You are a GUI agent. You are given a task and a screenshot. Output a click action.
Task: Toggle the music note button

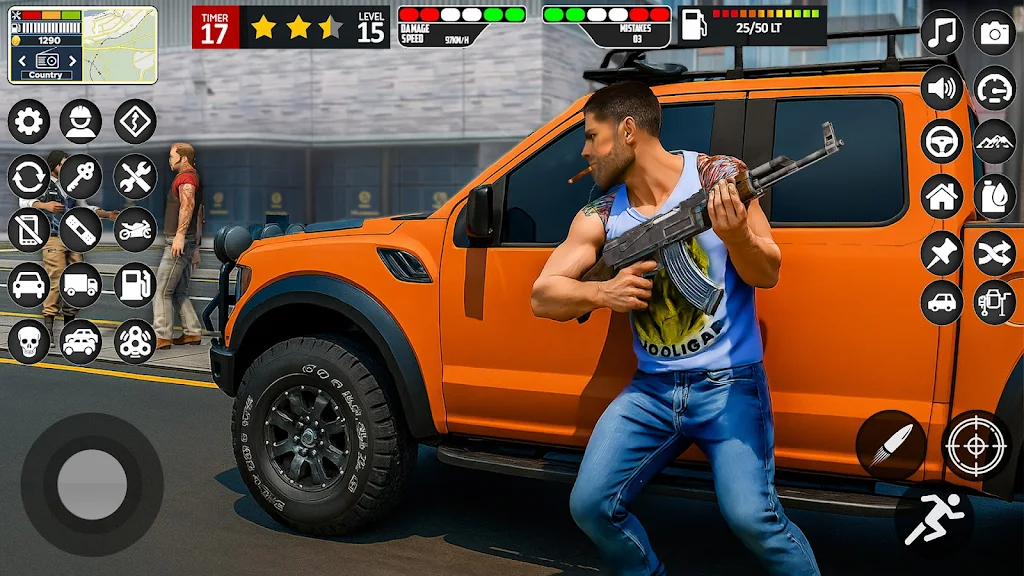coord(942,33)
